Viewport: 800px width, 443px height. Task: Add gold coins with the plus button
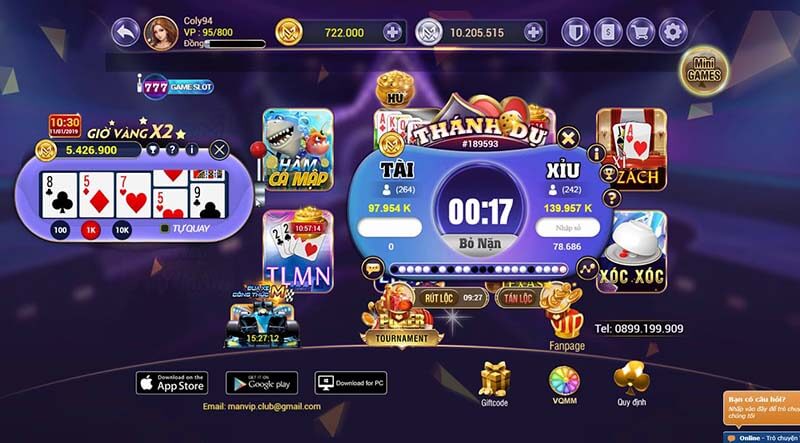point(392,33)
